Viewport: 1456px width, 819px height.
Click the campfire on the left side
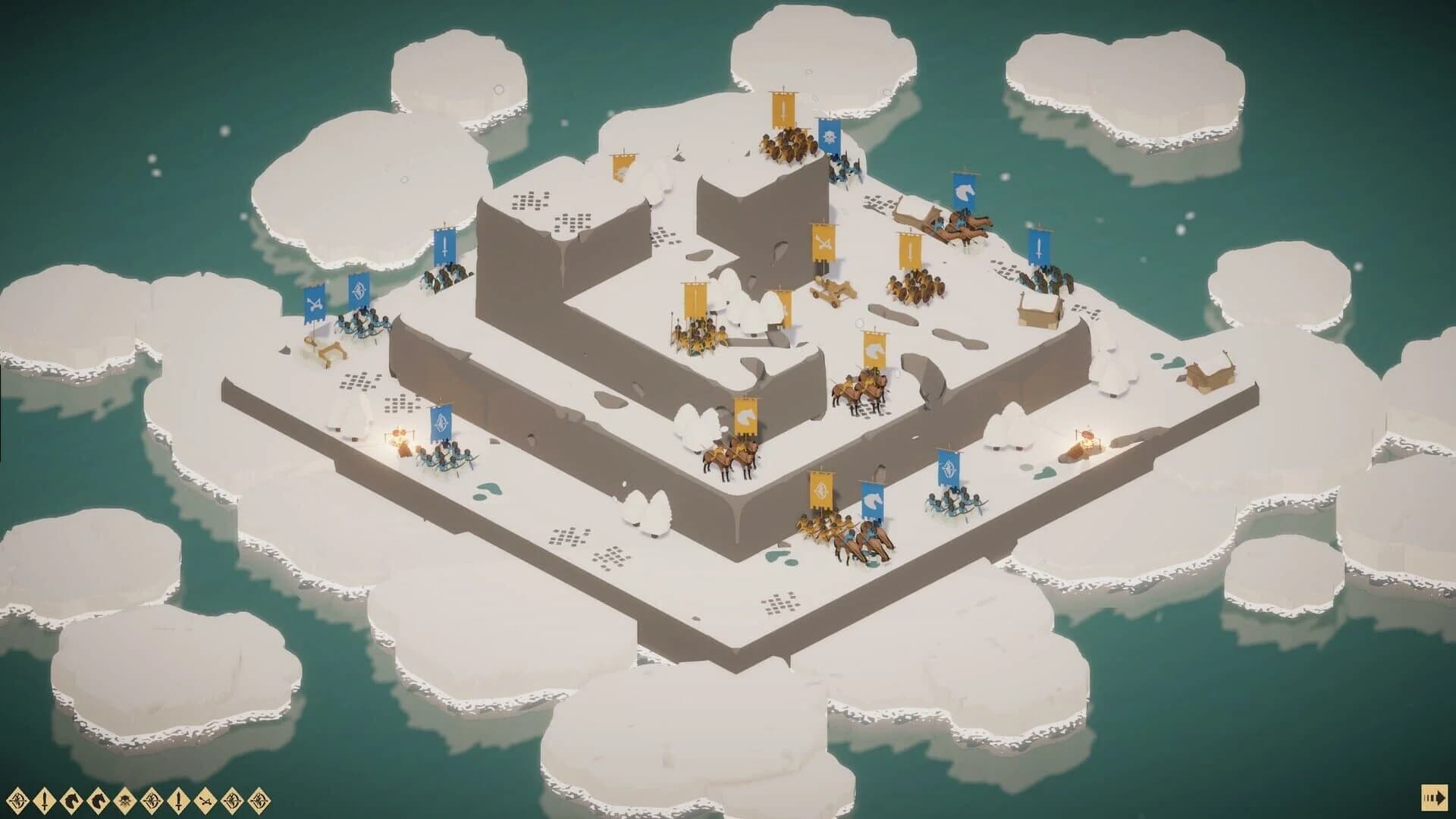(400, 438)
